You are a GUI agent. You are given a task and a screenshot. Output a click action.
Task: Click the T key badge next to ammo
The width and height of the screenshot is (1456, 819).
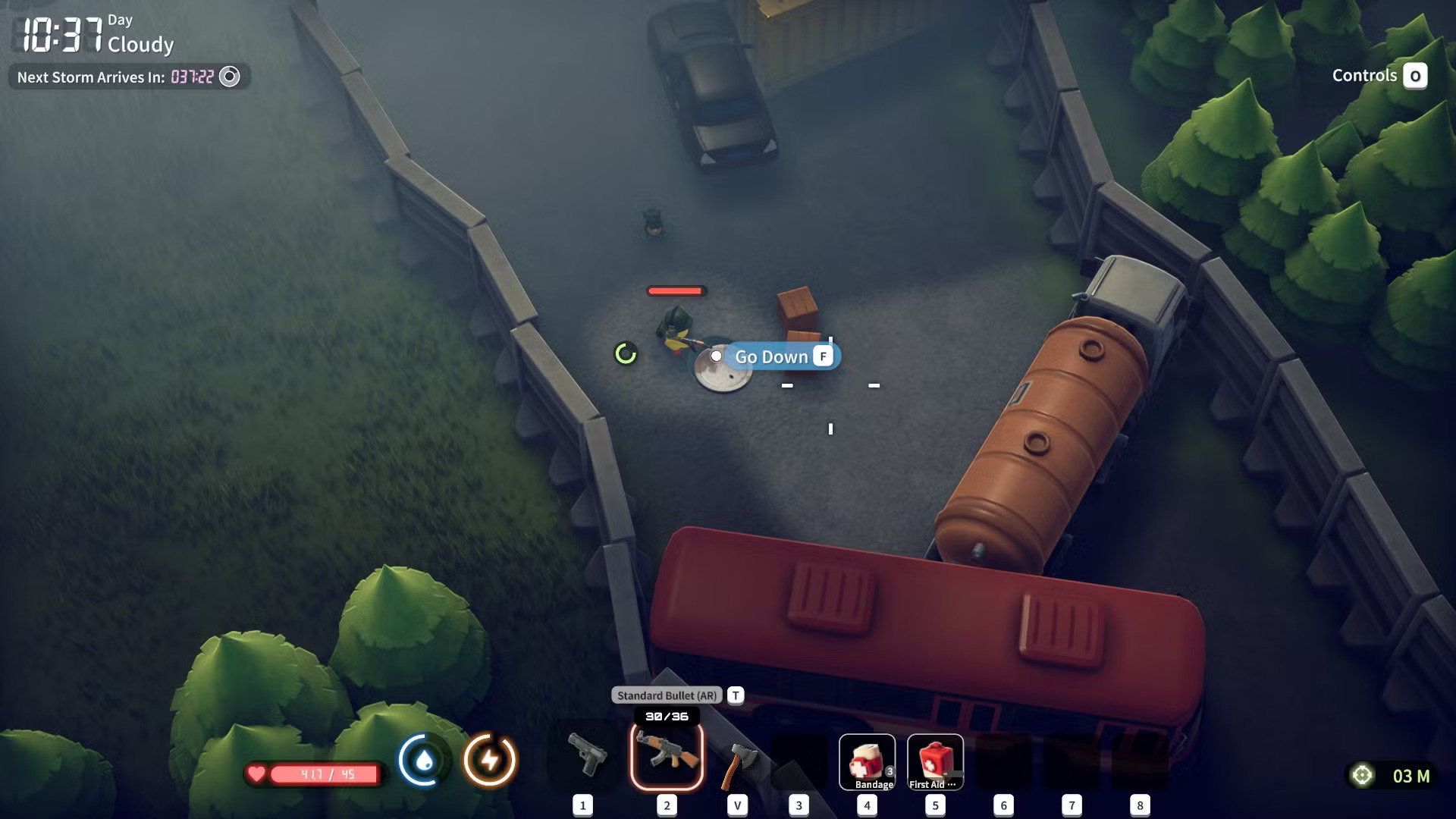point(734,694)
